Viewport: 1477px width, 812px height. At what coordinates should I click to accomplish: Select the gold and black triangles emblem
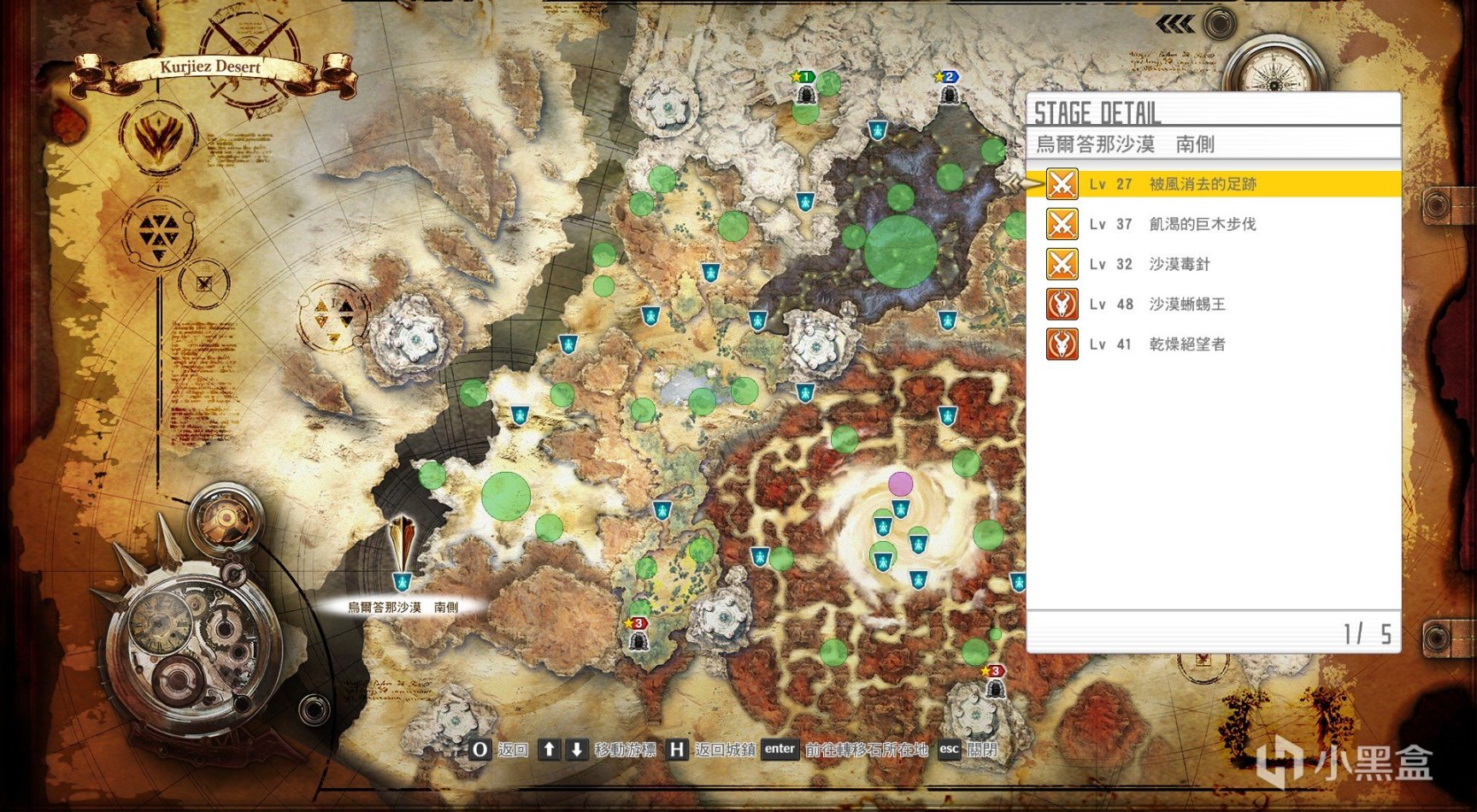click(x=333, y=315)
